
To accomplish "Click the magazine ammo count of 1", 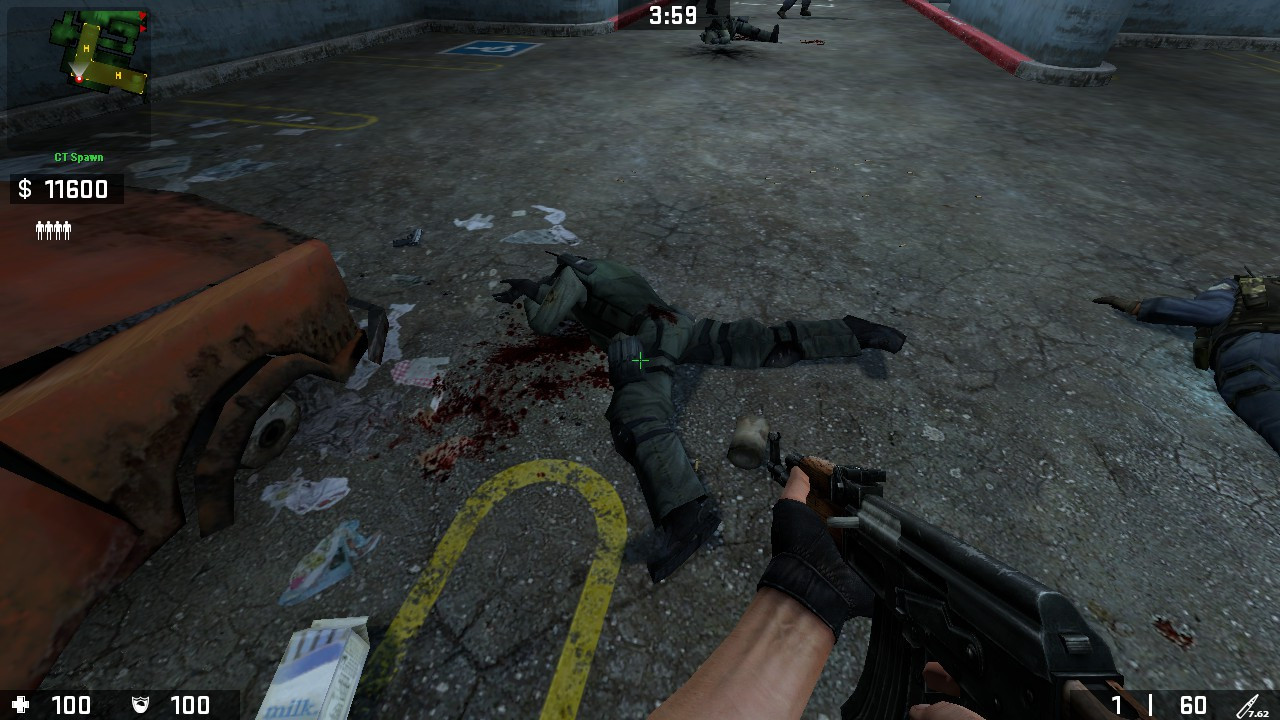I will (x=1117, y=703).
